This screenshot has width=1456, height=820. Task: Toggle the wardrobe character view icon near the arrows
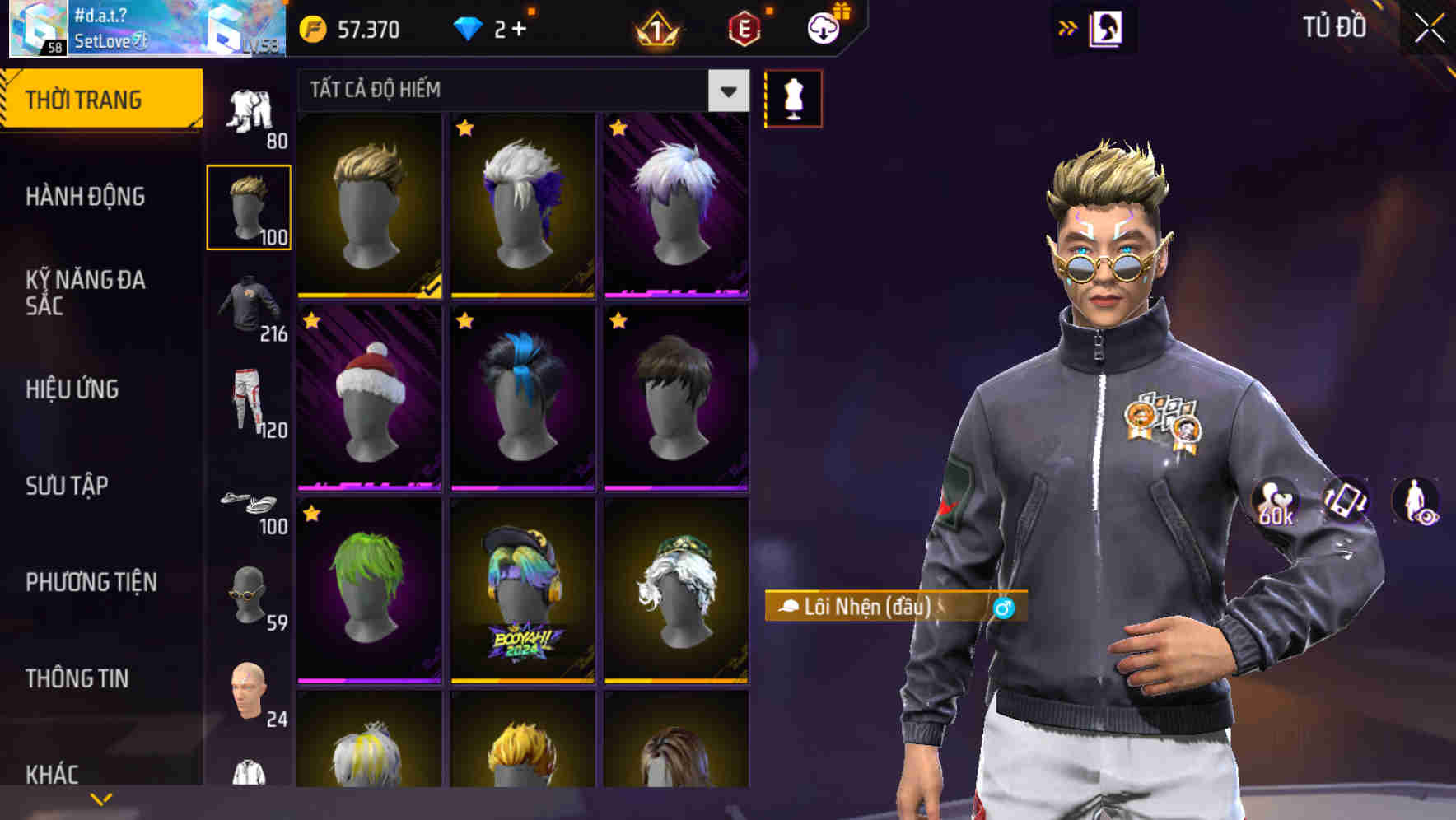[1108, 28]
